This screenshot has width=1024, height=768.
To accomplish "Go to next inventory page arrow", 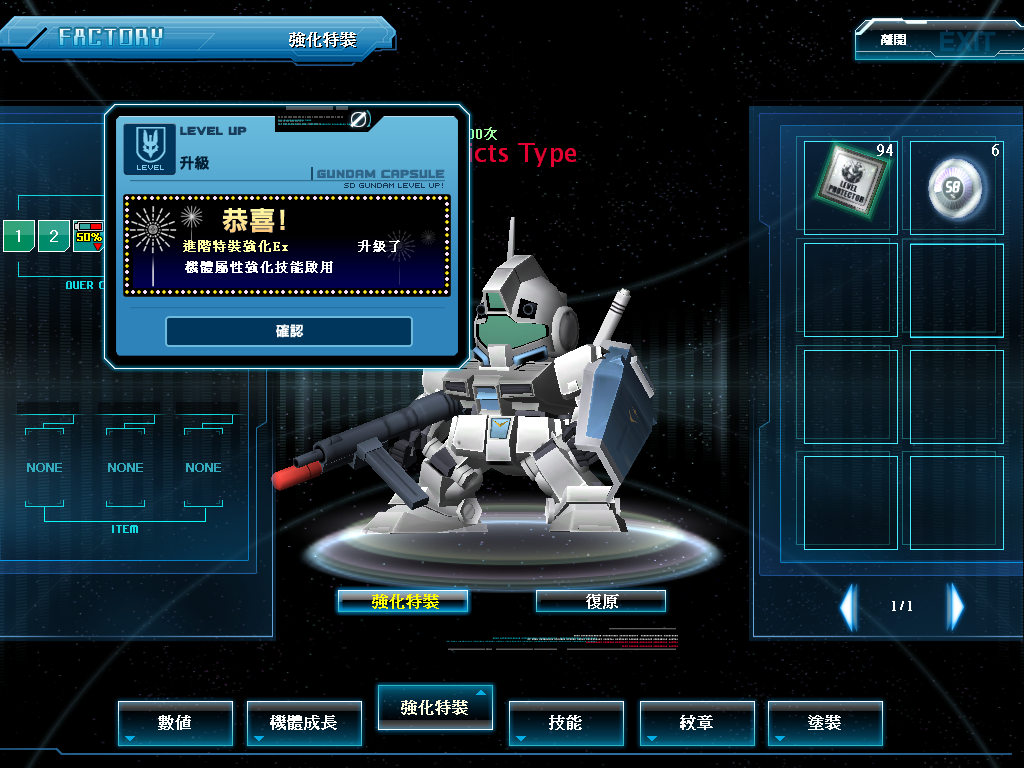I will 956,606.
